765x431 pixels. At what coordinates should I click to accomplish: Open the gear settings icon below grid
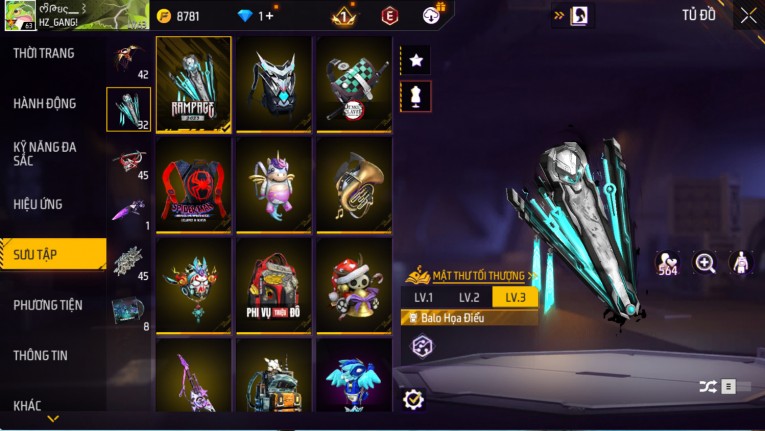click(x=413, y=399)
